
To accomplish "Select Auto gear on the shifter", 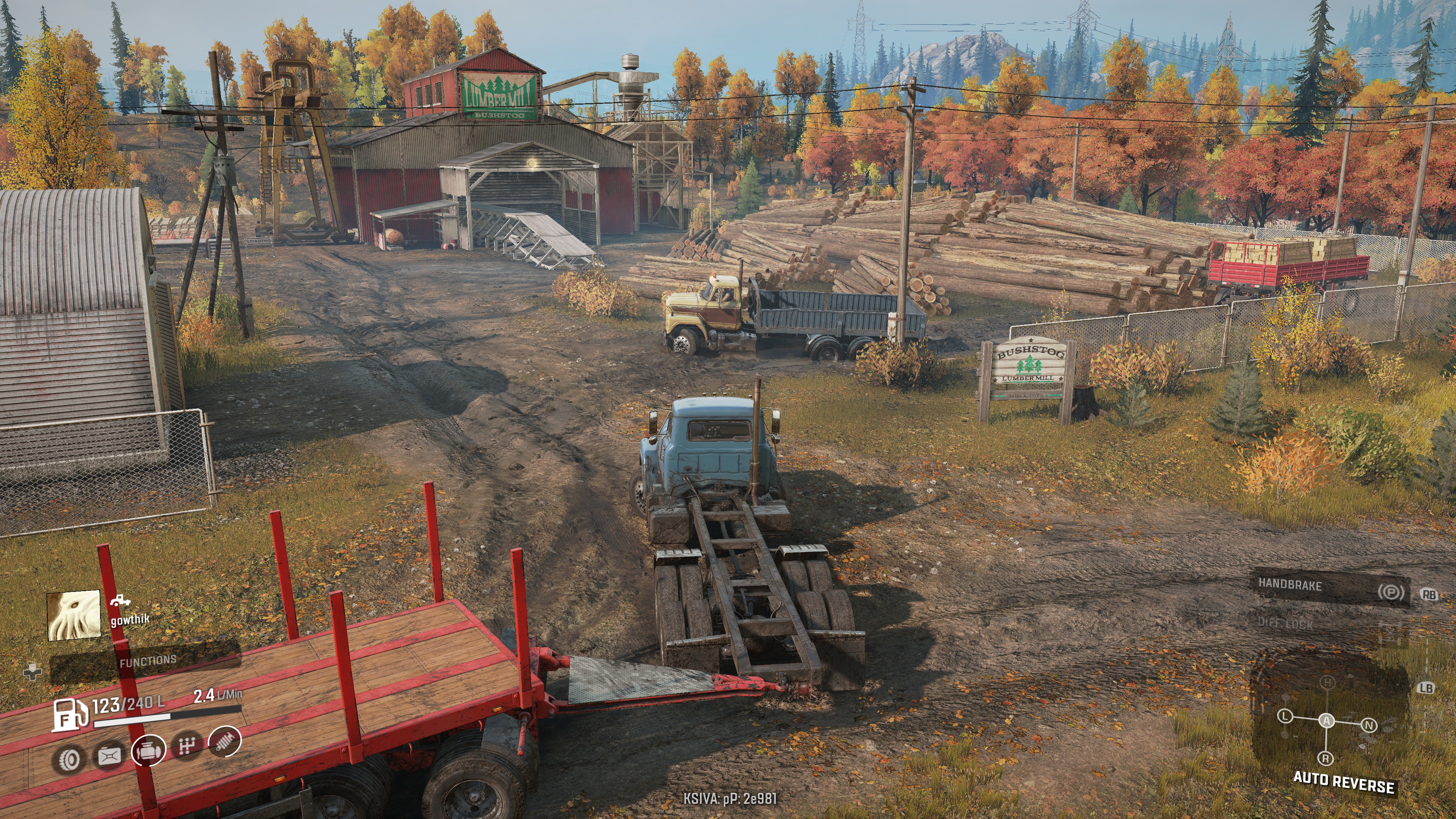I will pos(1327,721).
